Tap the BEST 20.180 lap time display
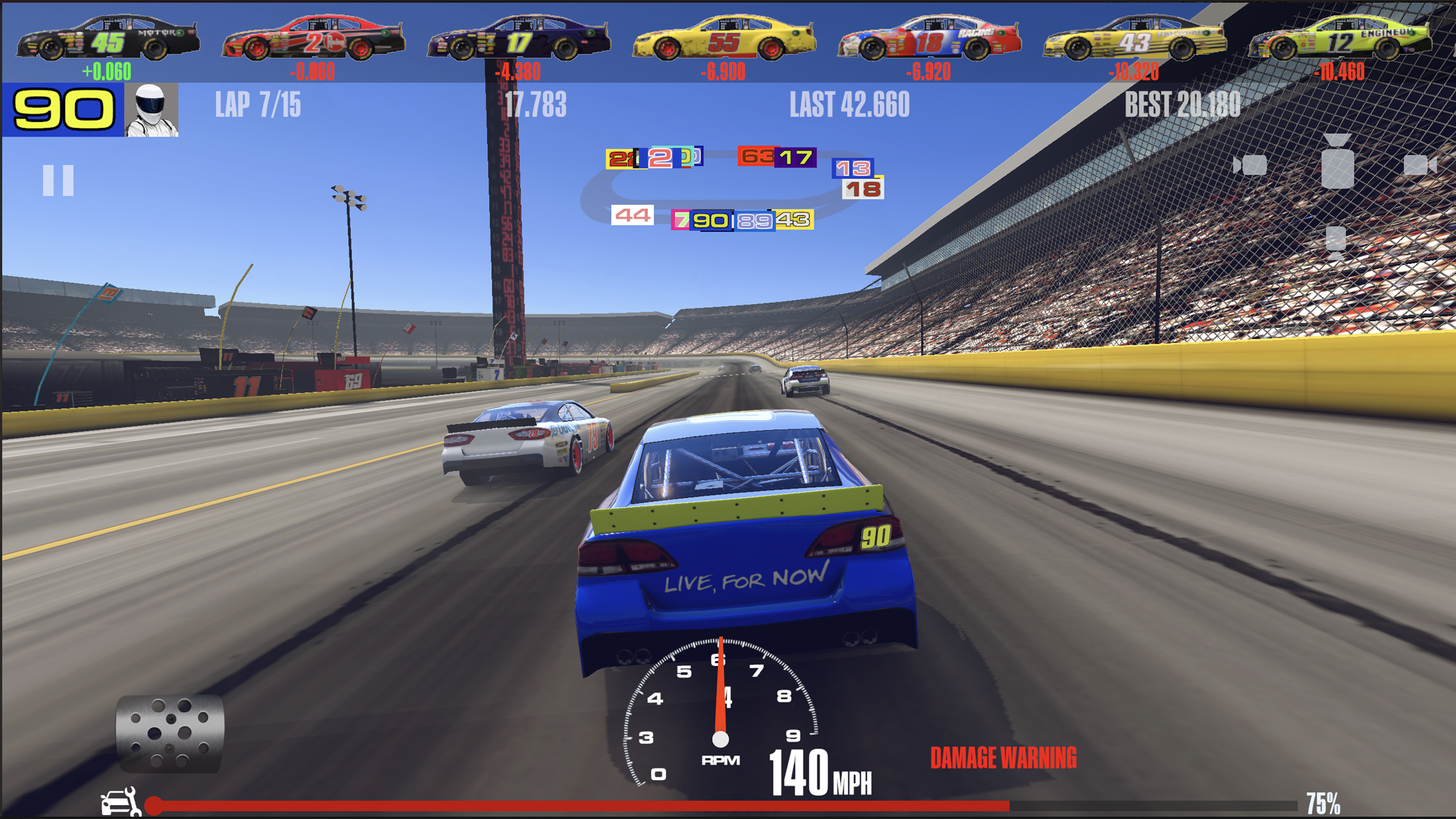 pos(1182,104)
